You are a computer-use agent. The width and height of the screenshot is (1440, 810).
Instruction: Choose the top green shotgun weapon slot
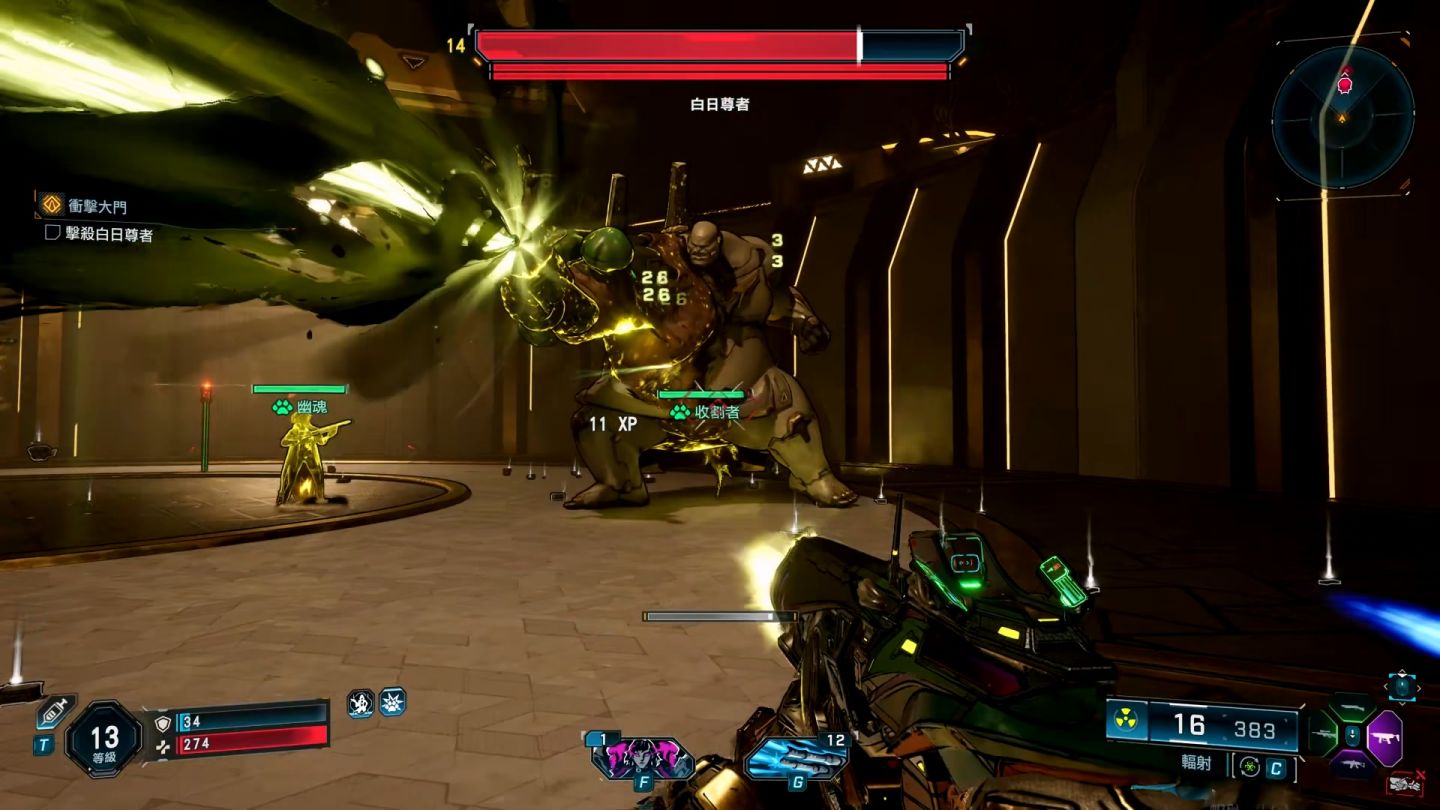coord(1351,708)
